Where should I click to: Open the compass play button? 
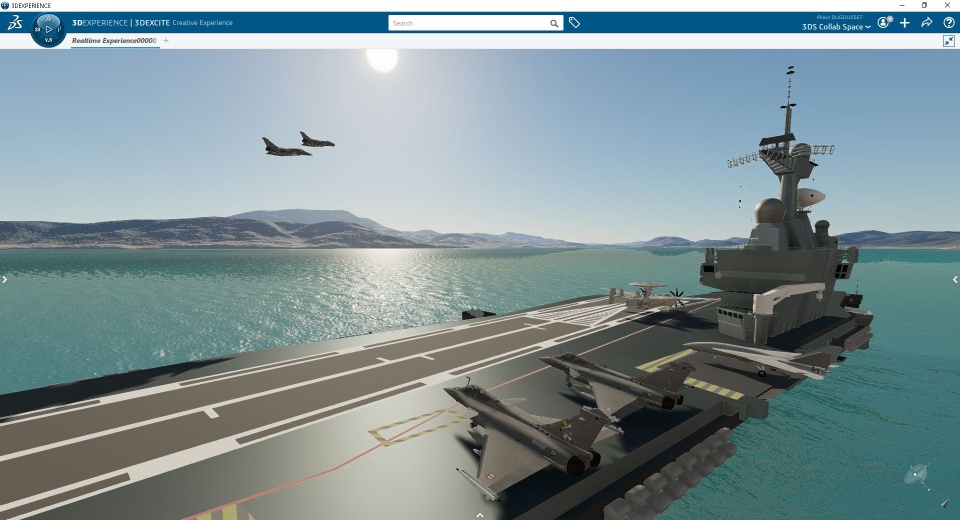48,29
